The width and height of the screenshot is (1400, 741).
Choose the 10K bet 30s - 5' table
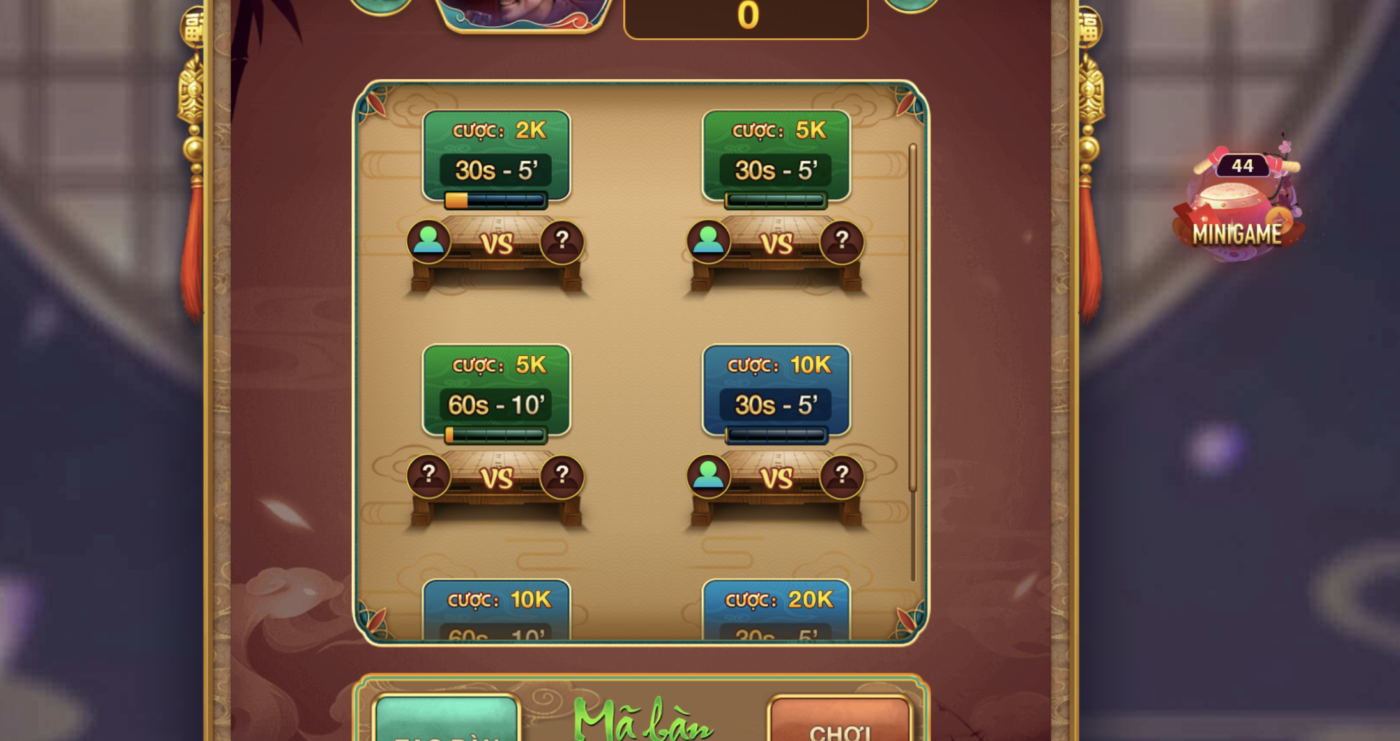(776, 435)
